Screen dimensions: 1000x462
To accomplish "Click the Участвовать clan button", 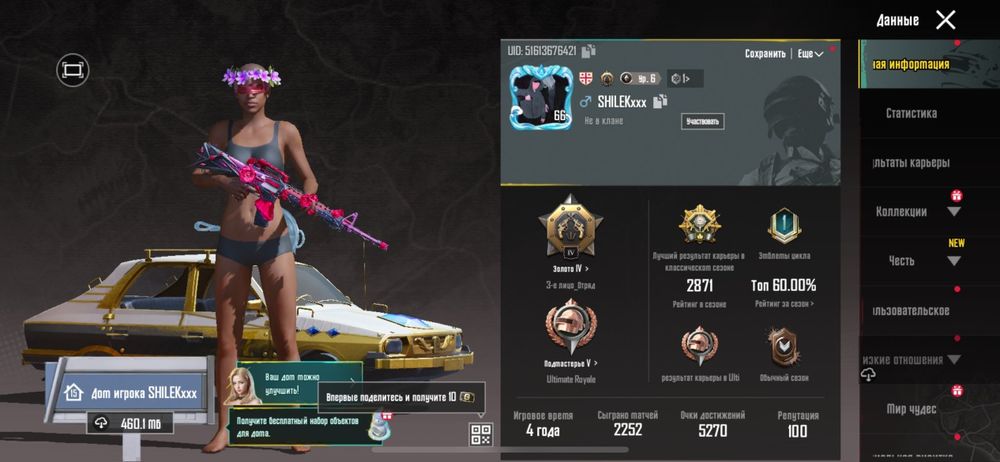I will coord(703,122).
